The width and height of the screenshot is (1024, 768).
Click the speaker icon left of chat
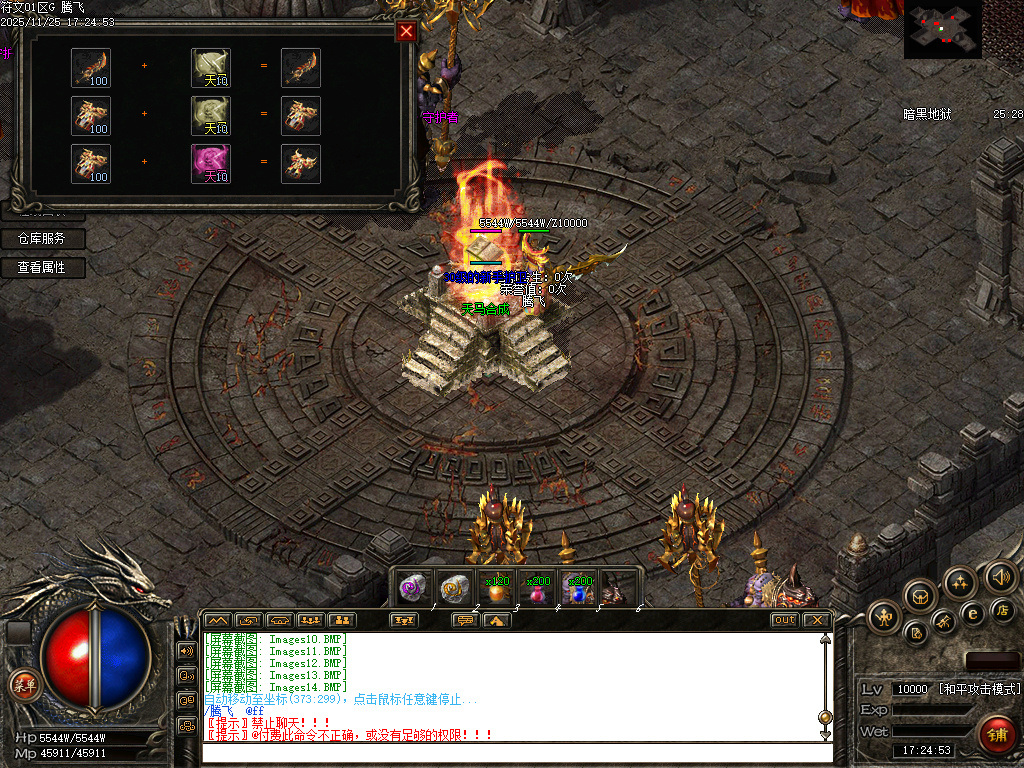click(186, 651)
